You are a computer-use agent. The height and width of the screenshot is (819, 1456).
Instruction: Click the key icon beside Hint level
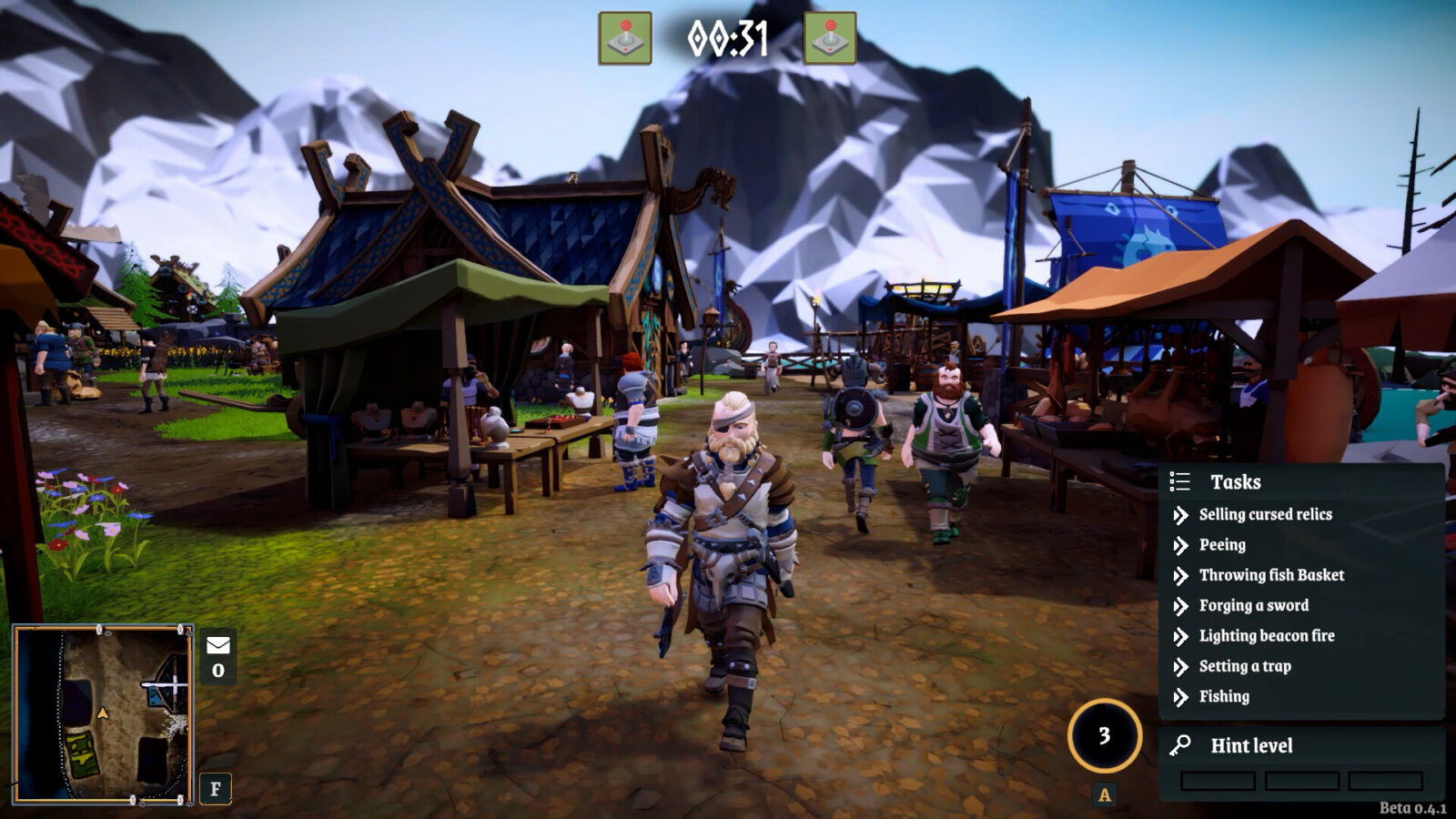[1178, 743]
